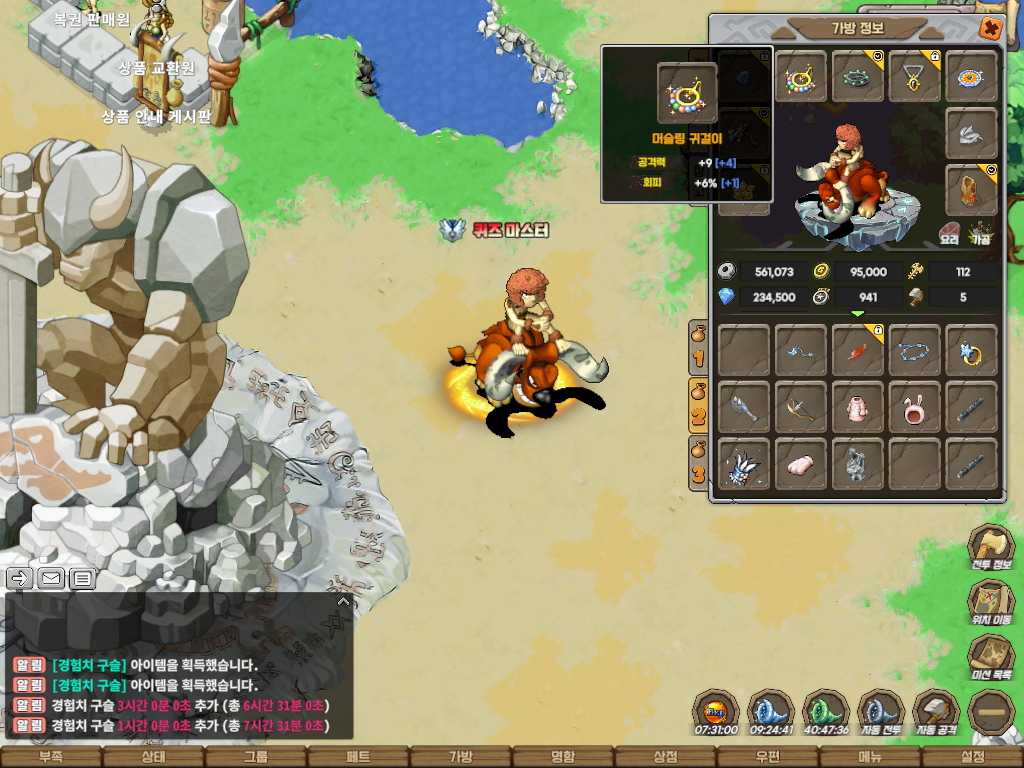Viewport: 1024px width, 768px height.
Task: Open the 설정 settings menu
Action: [972, 757]
